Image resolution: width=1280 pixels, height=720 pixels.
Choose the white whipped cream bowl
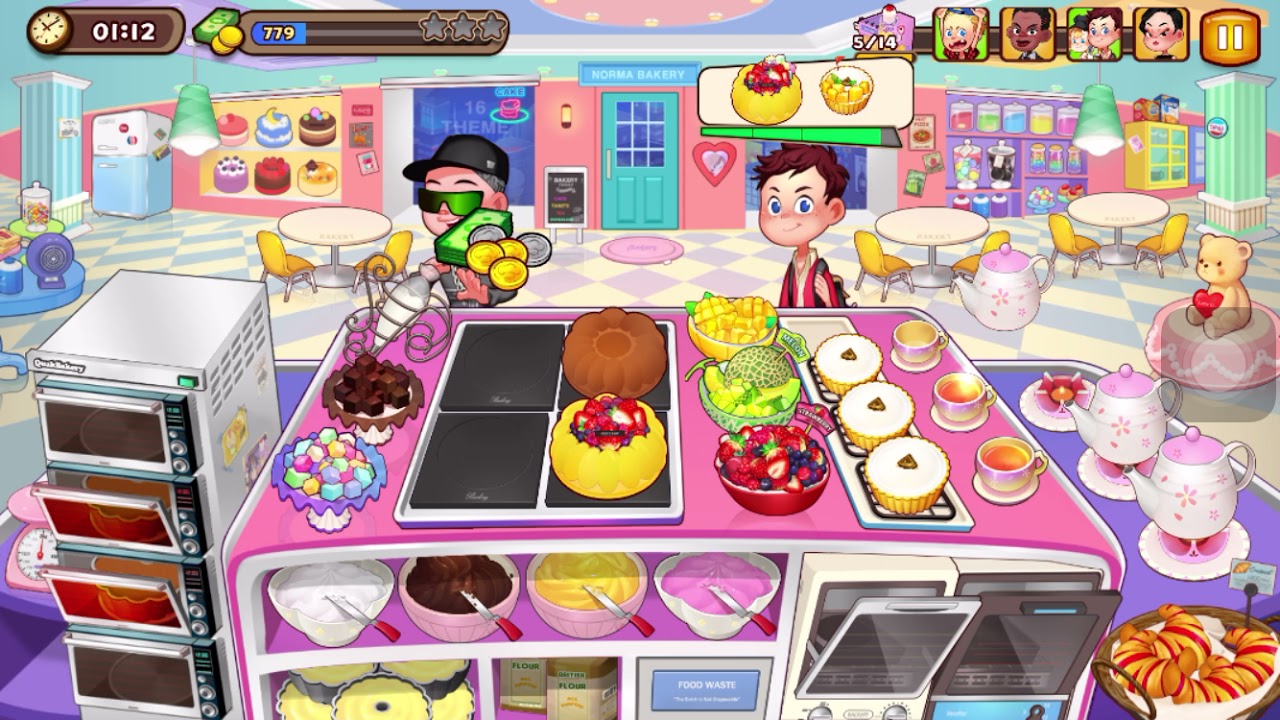click(330, 596)
